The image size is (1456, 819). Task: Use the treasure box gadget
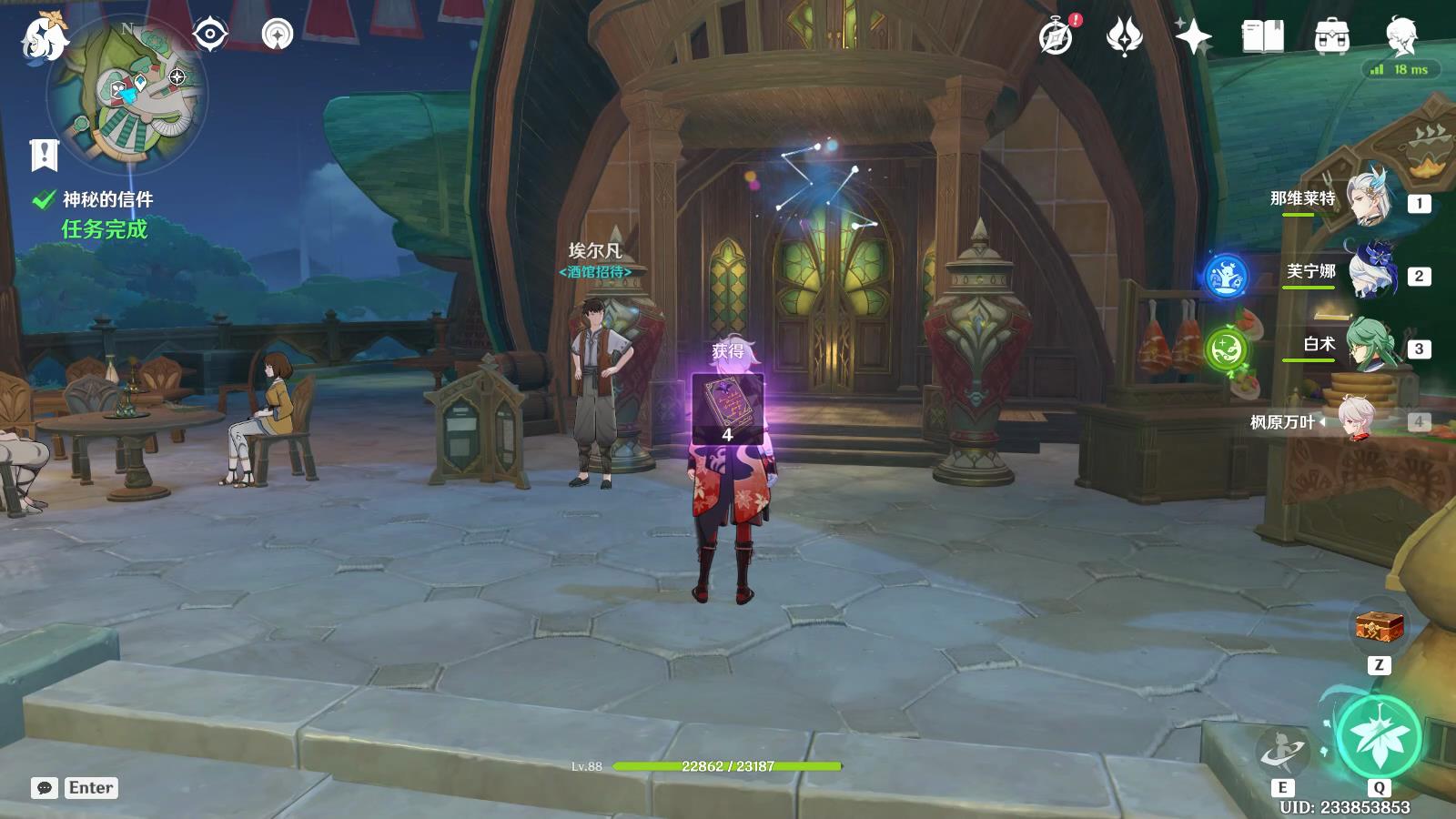1379,627
